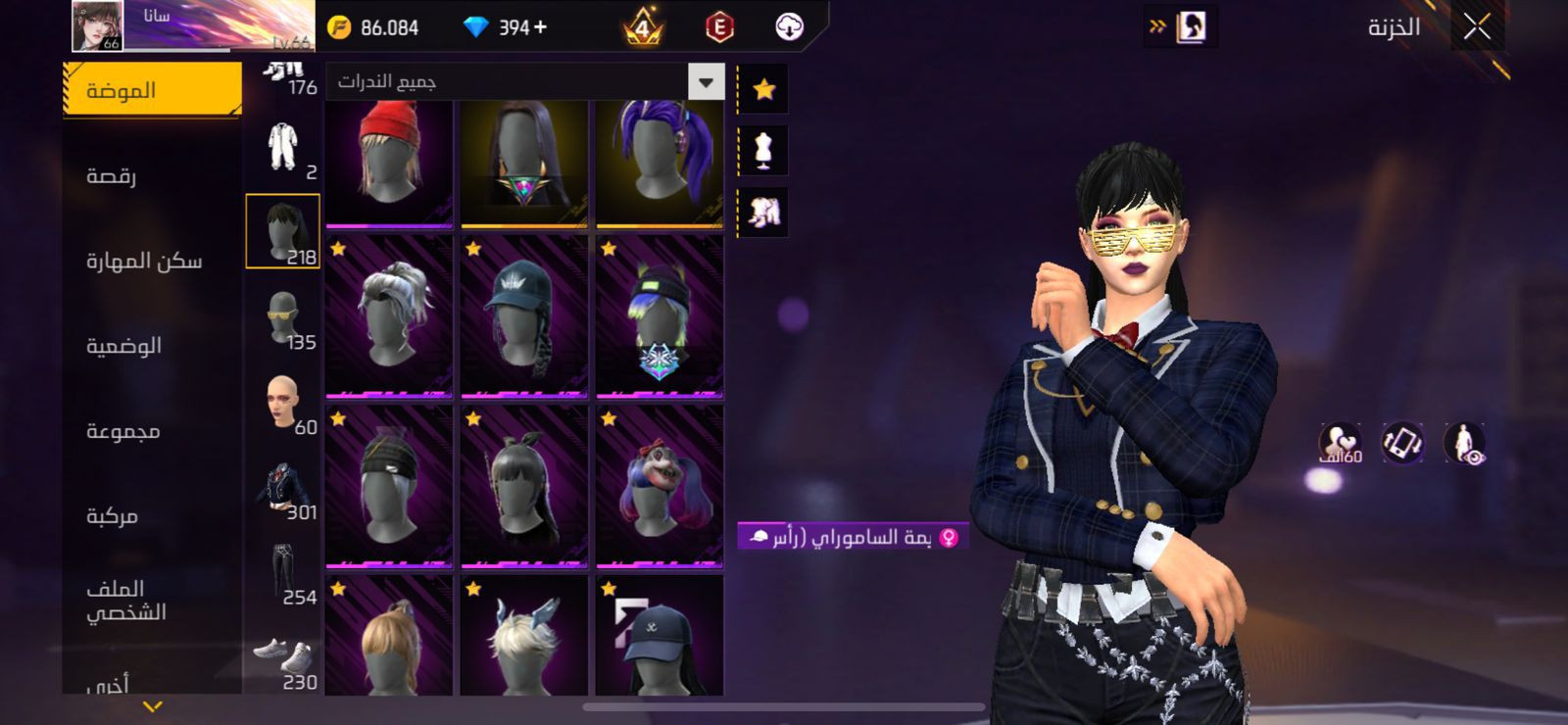Click the player profile avatar
Screen dimensions: 1568x725
(x=97, y=26)
